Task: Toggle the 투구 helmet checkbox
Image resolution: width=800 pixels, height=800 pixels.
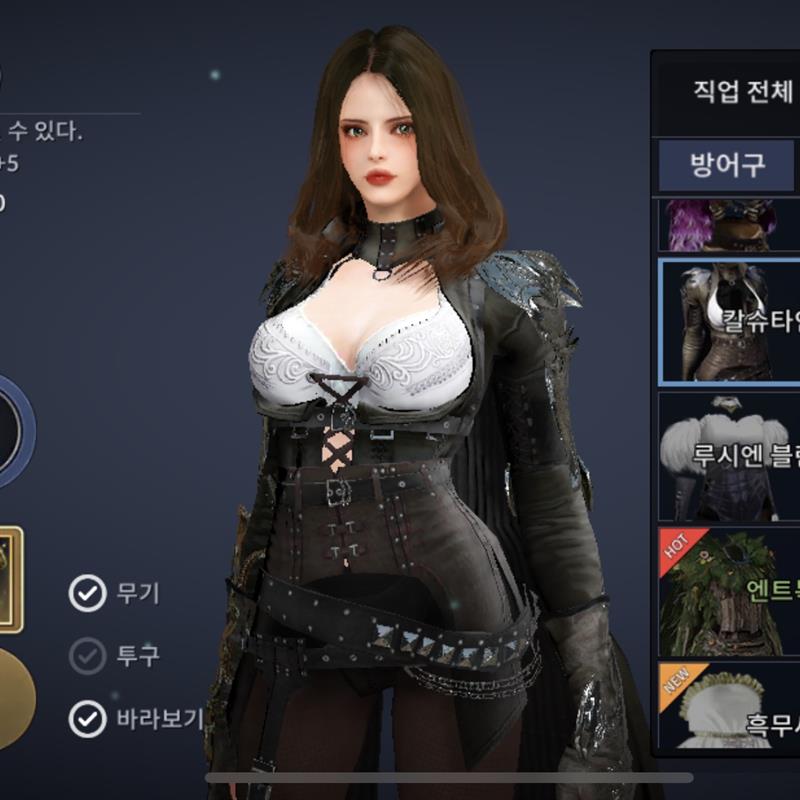Action: (x=88, y=656)
